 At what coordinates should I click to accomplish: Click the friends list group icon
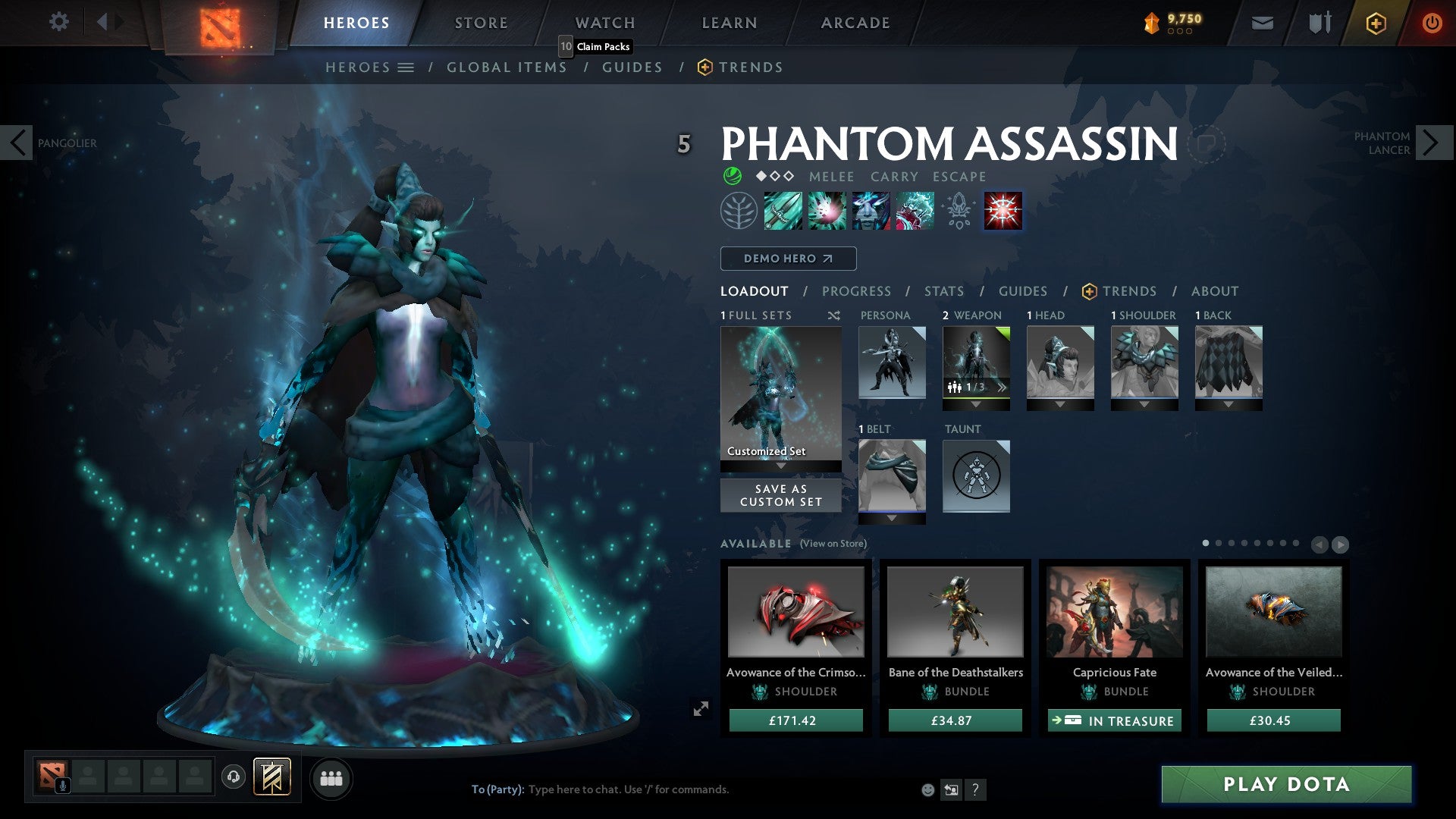click(x=331, y=777)
